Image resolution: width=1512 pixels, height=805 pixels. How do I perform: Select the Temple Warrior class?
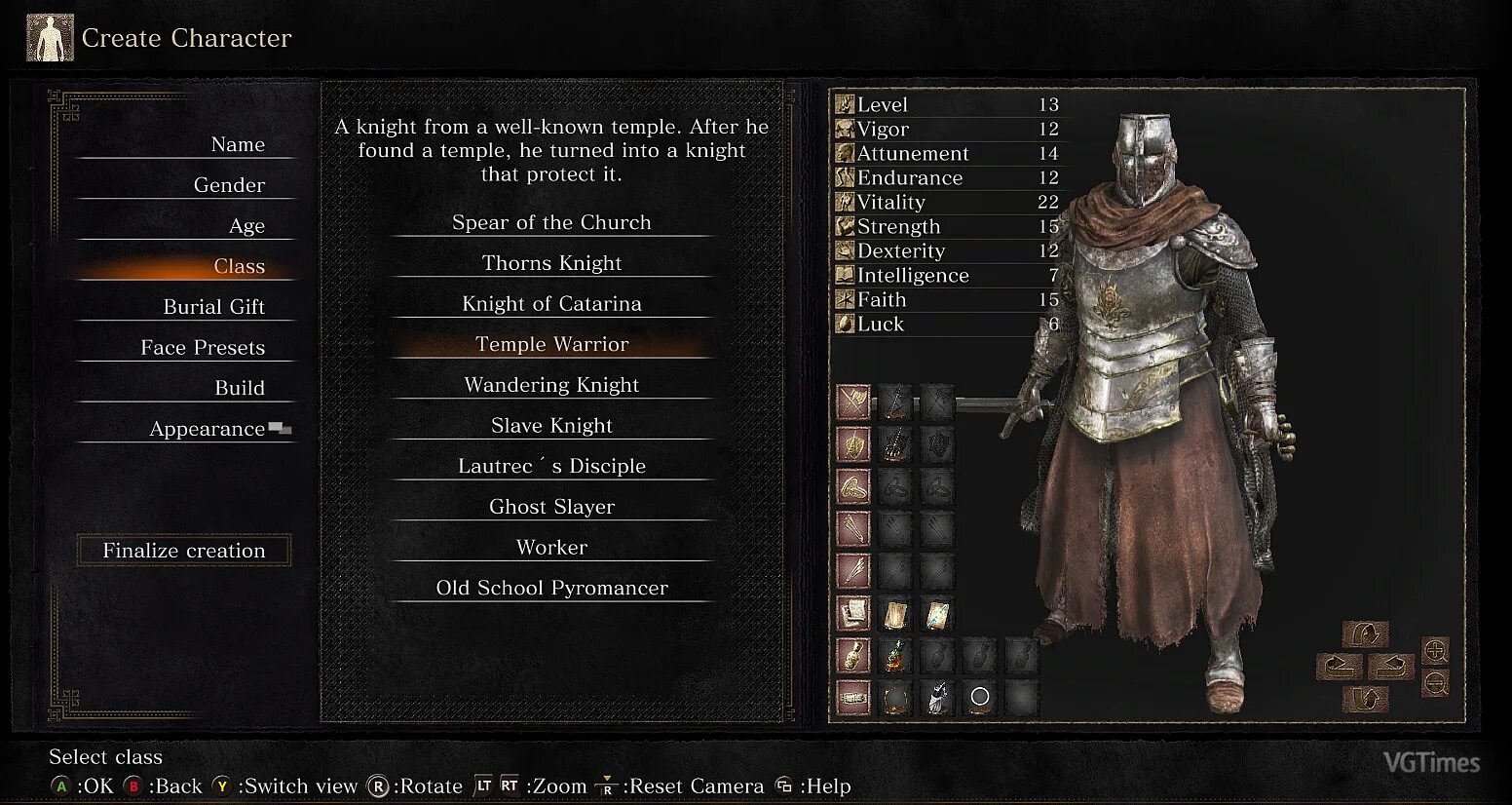(x=551, y=344)
